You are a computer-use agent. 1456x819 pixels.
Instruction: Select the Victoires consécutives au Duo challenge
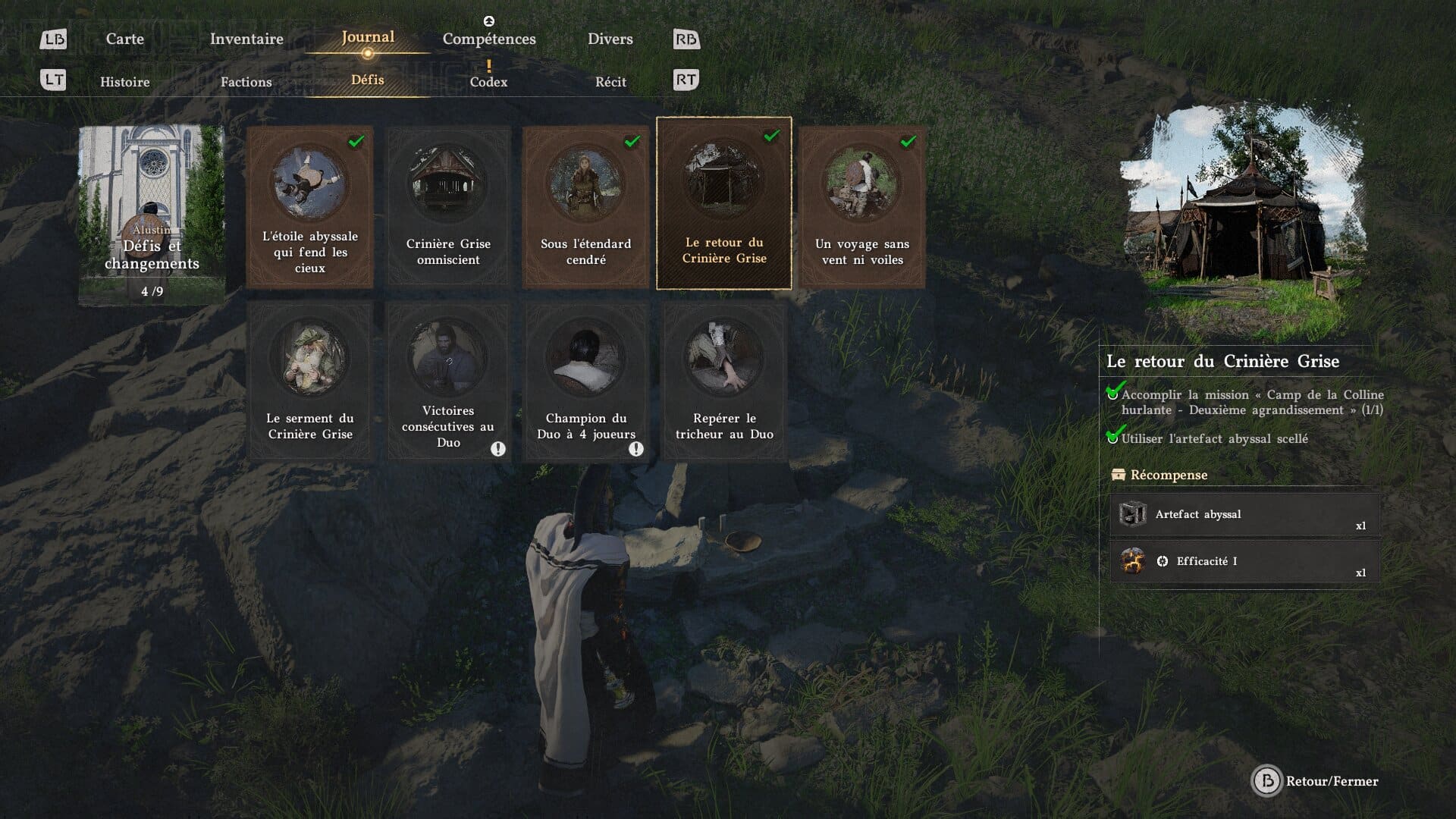[448, 381]
